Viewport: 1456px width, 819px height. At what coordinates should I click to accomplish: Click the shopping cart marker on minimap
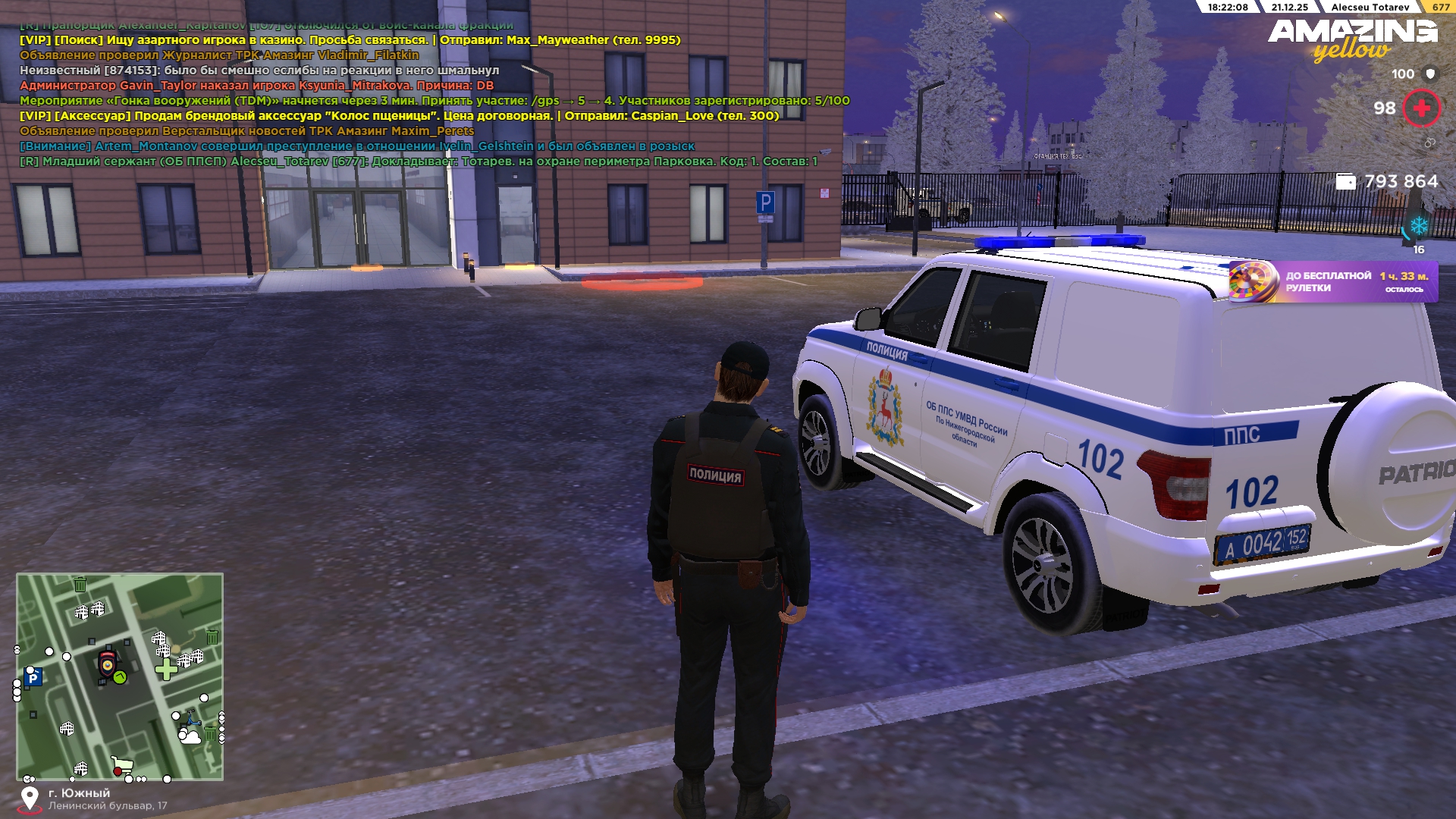(121, 764)
